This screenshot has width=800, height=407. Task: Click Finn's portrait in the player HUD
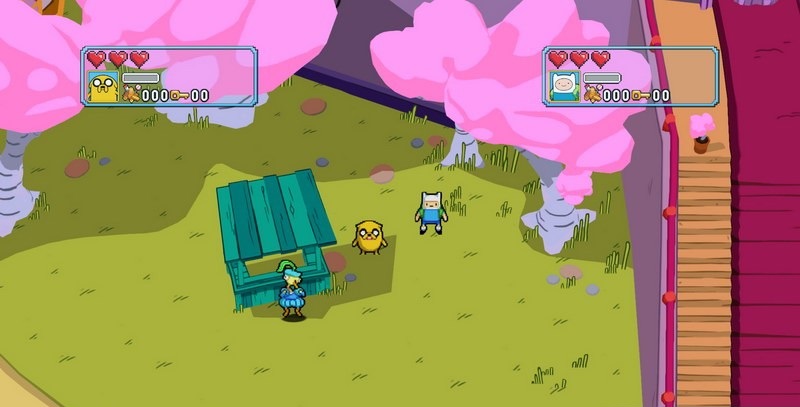pos(563,87)
